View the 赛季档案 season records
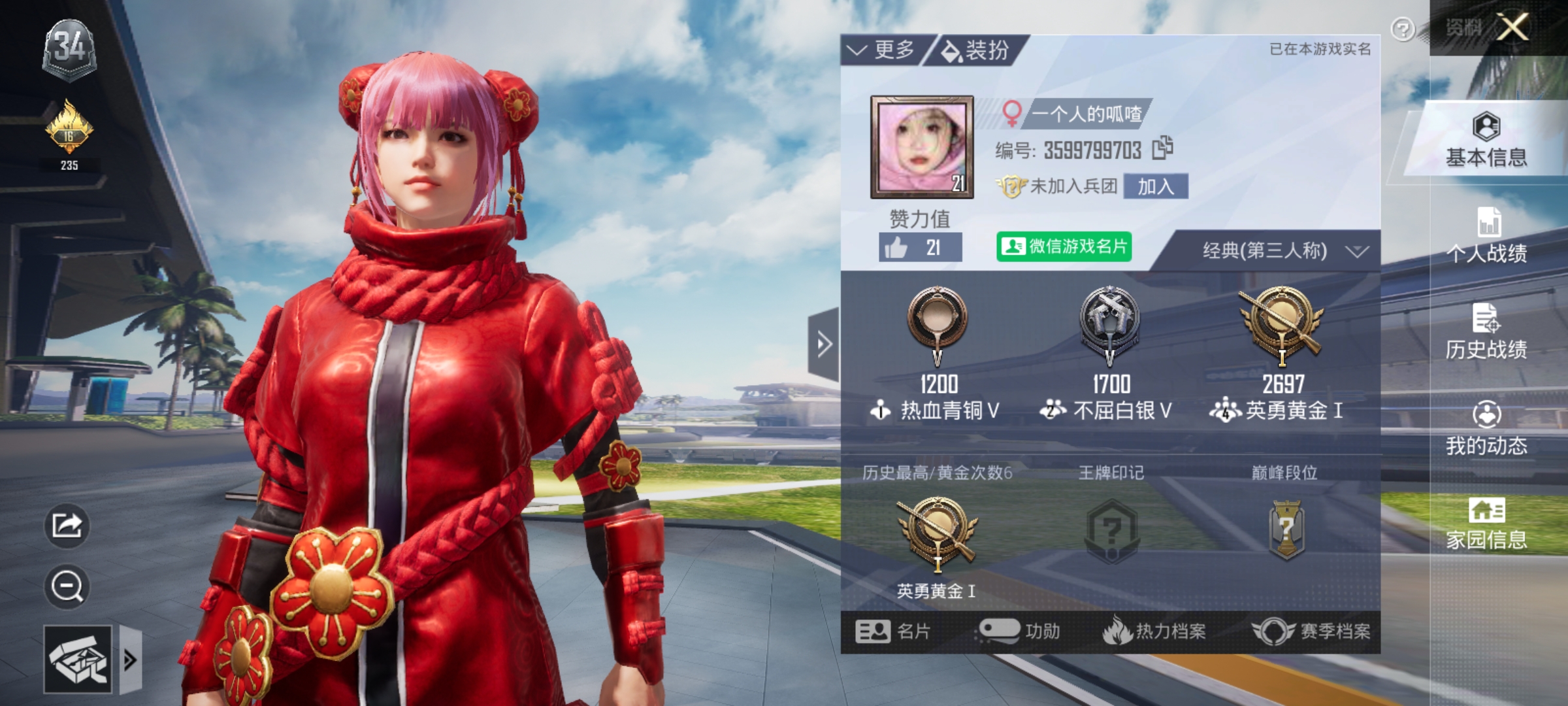 [x=1311, y=631]
